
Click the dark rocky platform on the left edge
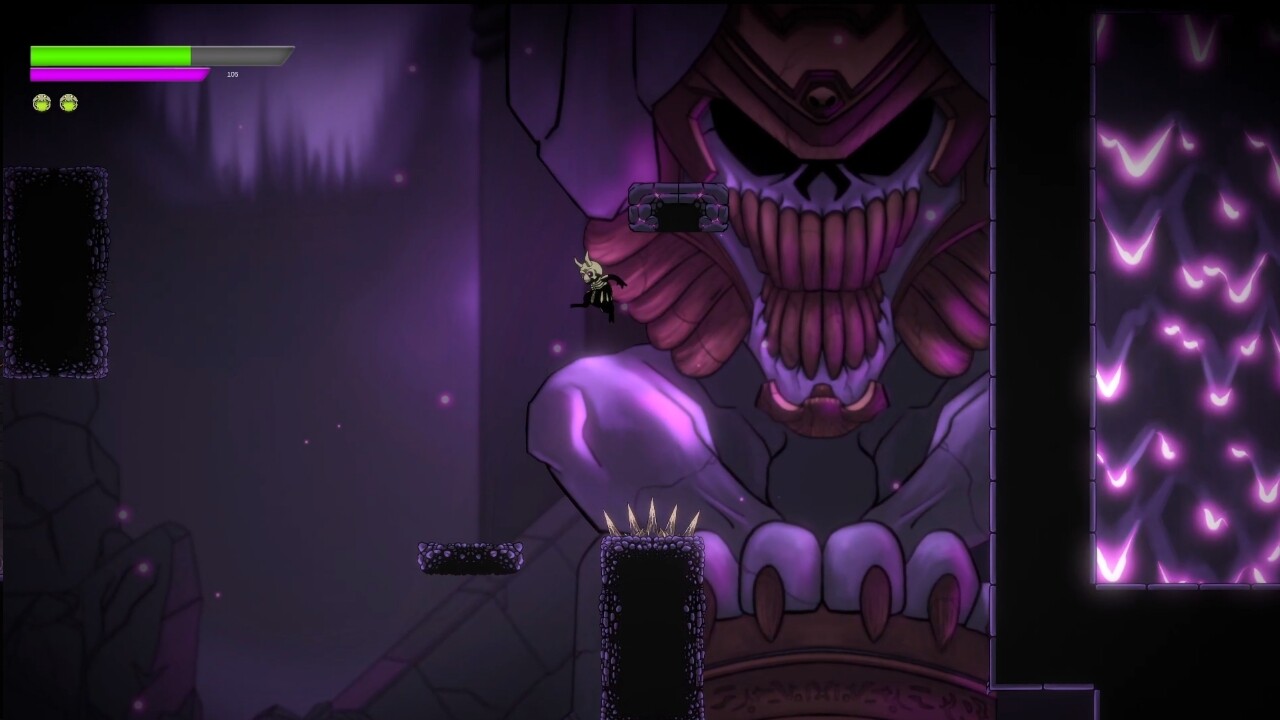point(55,270)
